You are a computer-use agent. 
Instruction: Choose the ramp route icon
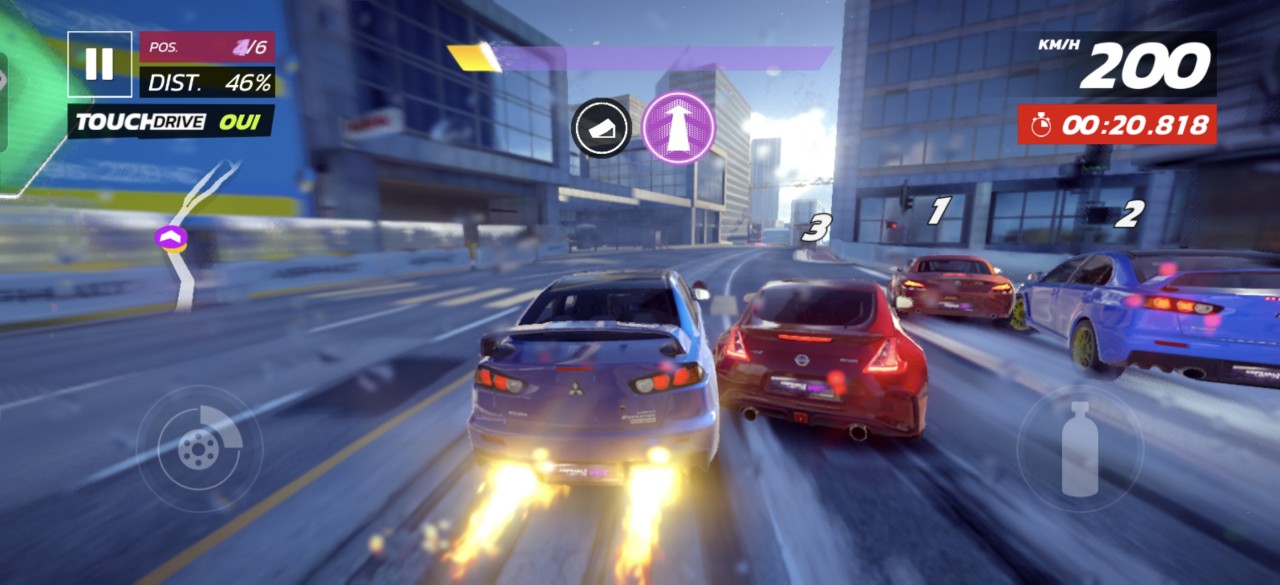(601, 127)
